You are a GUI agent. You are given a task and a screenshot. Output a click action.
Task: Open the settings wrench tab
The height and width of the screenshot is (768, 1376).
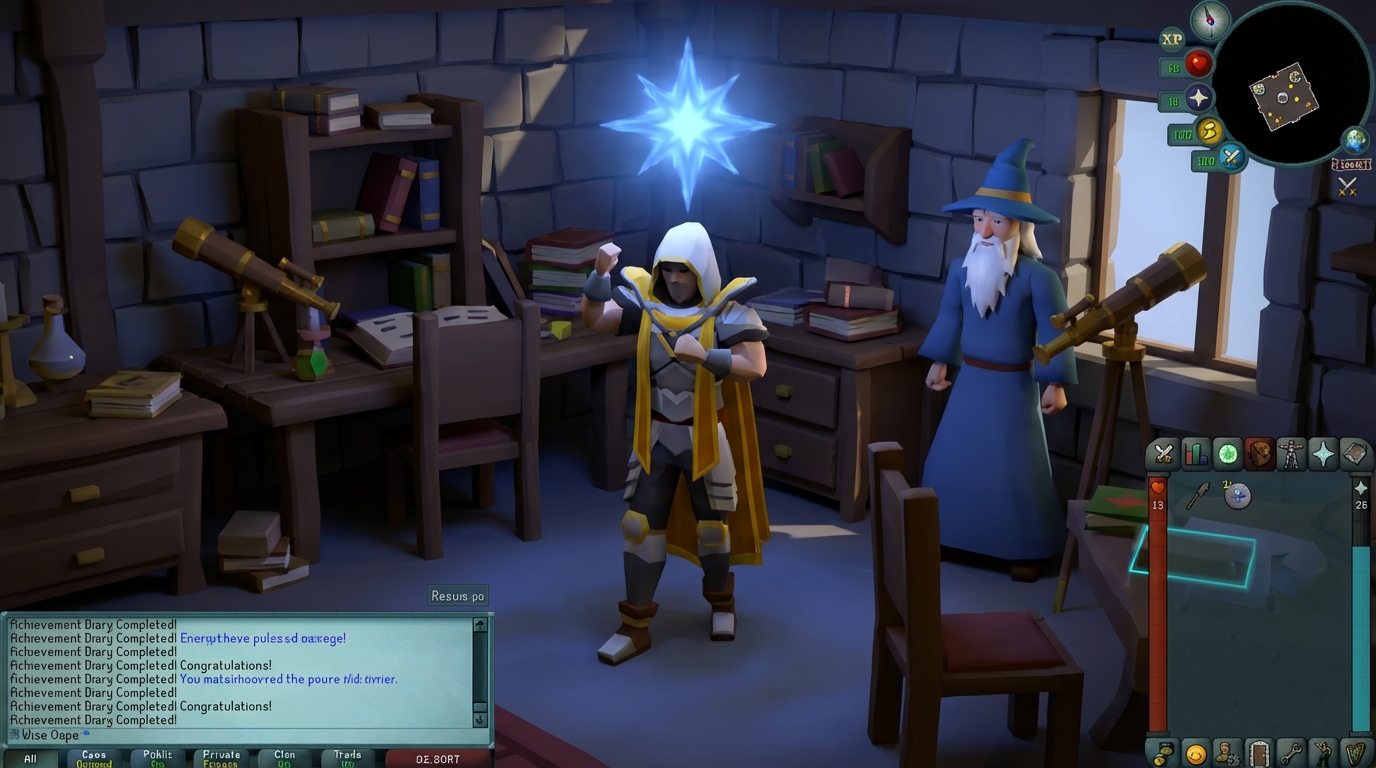tap(1292, 755)
